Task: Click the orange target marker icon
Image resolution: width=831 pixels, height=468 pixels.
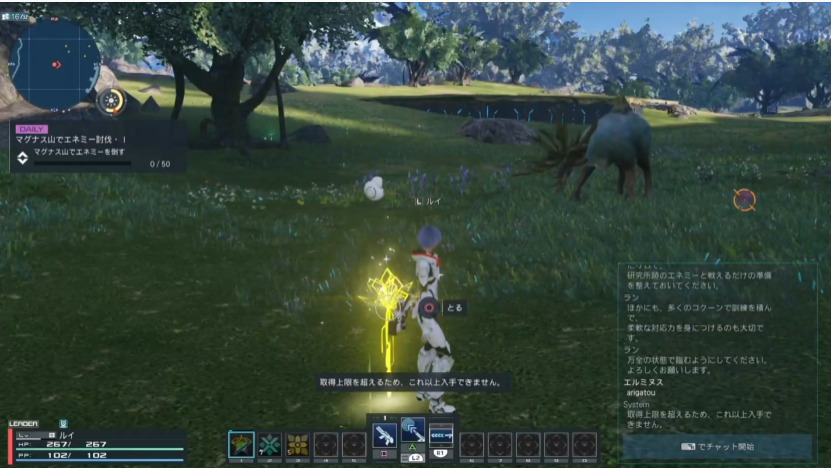Action: click(x=744, y=199)
